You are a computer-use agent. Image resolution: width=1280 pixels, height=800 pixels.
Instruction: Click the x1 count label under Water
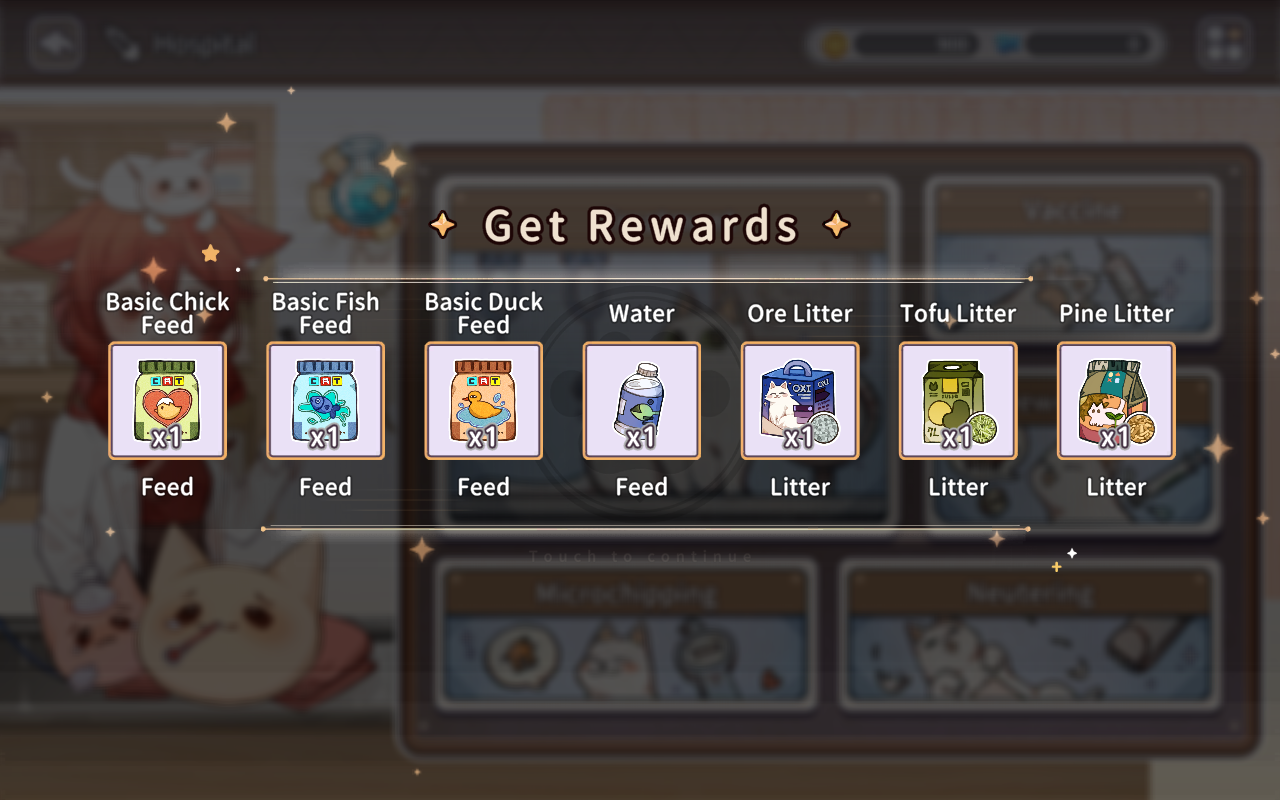pyautogui.click(x=641, y=436)
